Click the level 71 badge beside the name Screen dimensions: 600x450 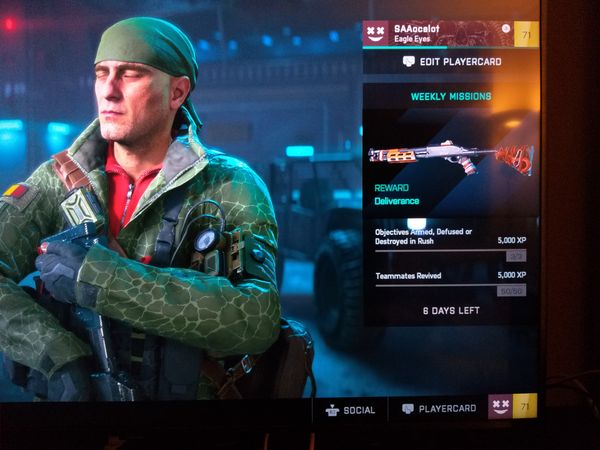(x=526, y=34)
